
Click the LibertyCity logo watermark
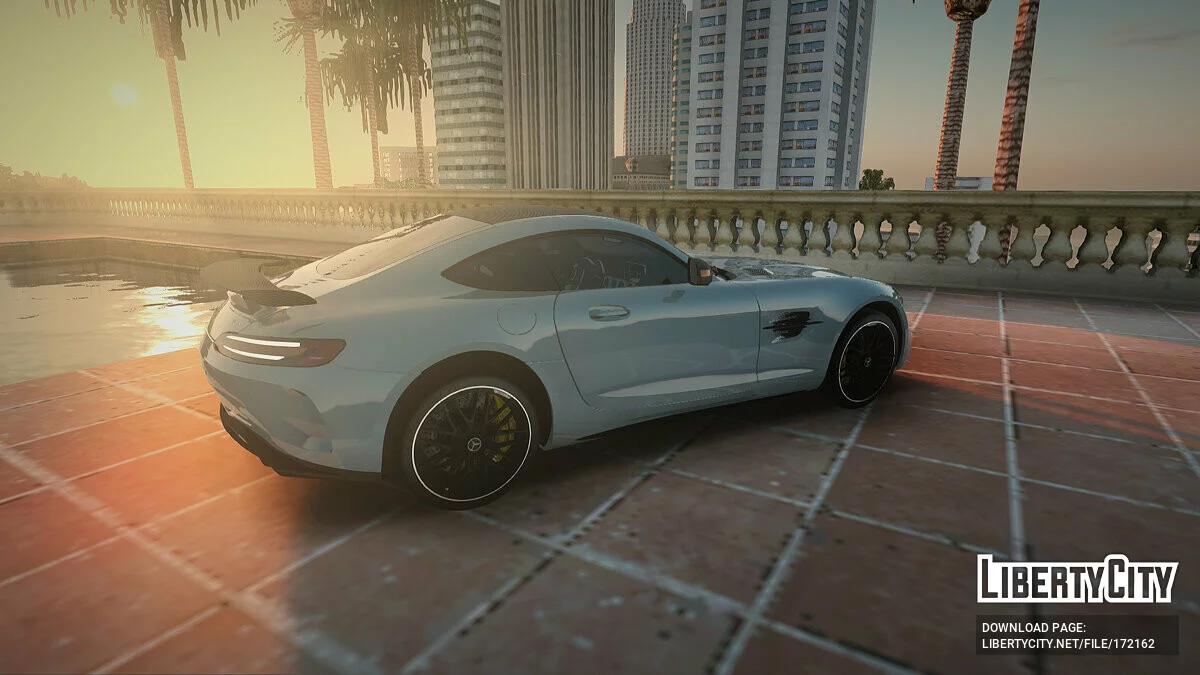pos(1077,579)
